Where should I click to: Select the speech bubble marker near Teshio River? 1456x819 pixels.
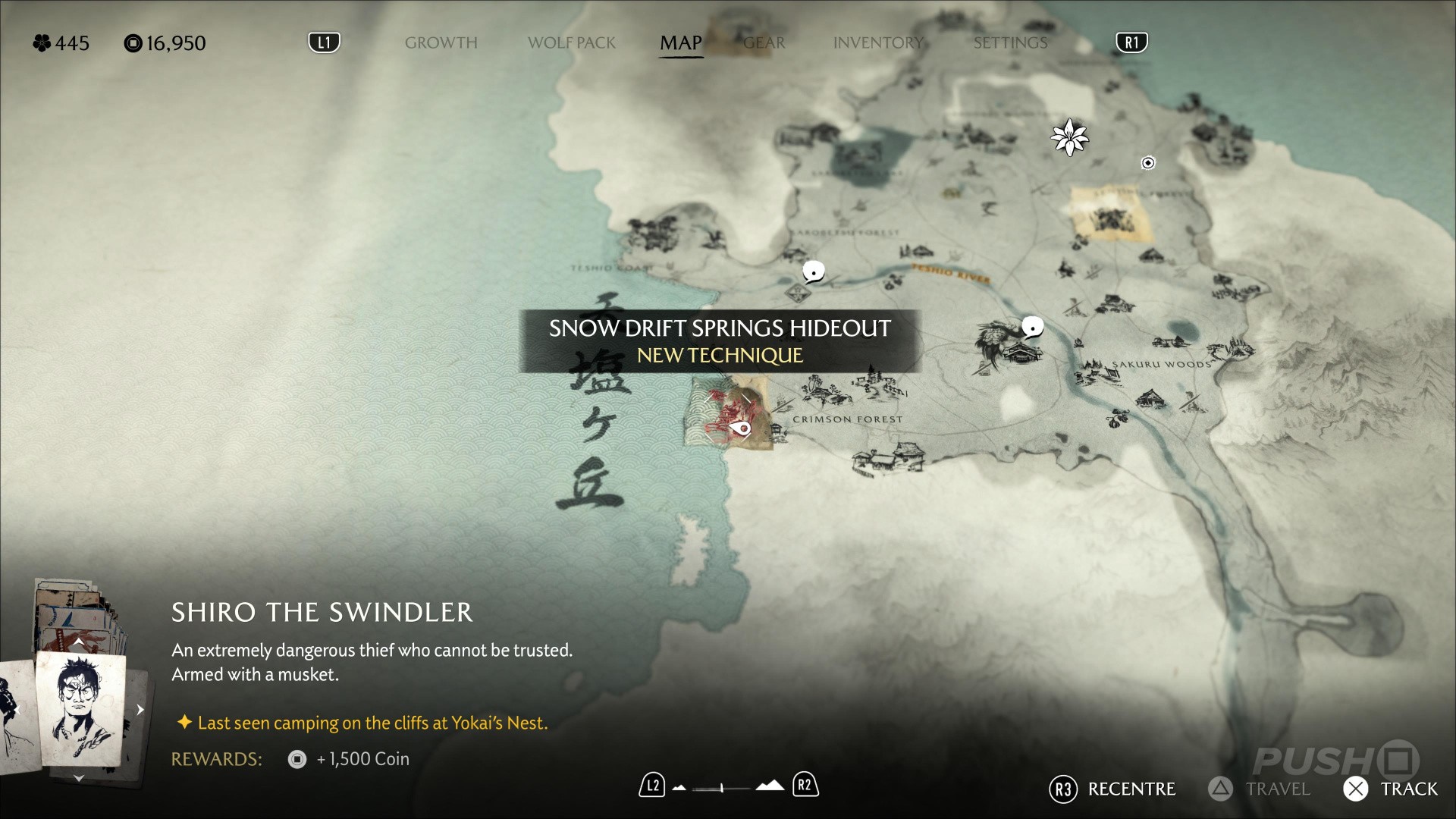pos(814,271)
